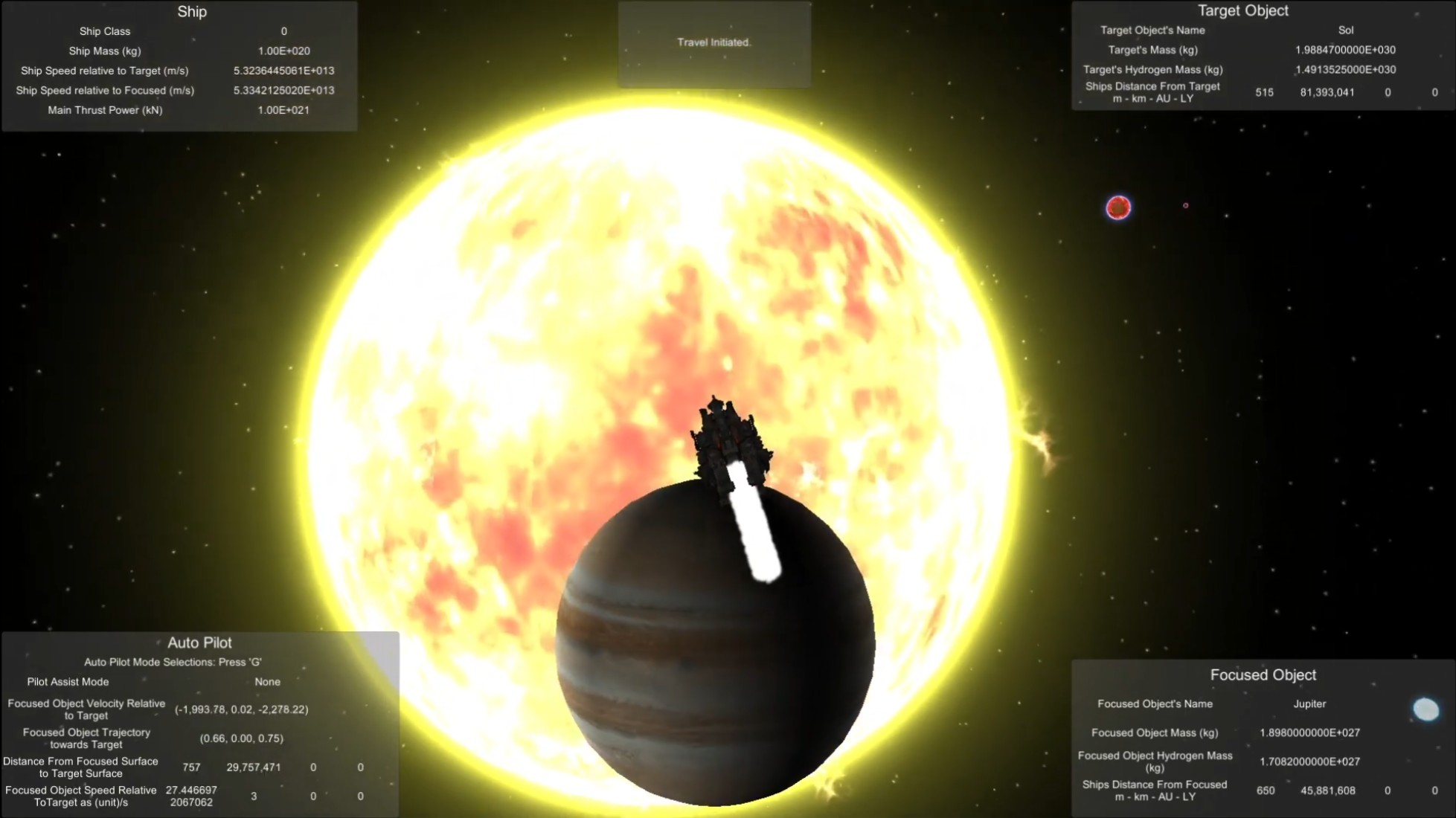Image resolution: width=1456 pixels, height=818 pixels.
Task: Click the Auto Pilot panel title
Action: pyautogui.click(x=200, y=643)
